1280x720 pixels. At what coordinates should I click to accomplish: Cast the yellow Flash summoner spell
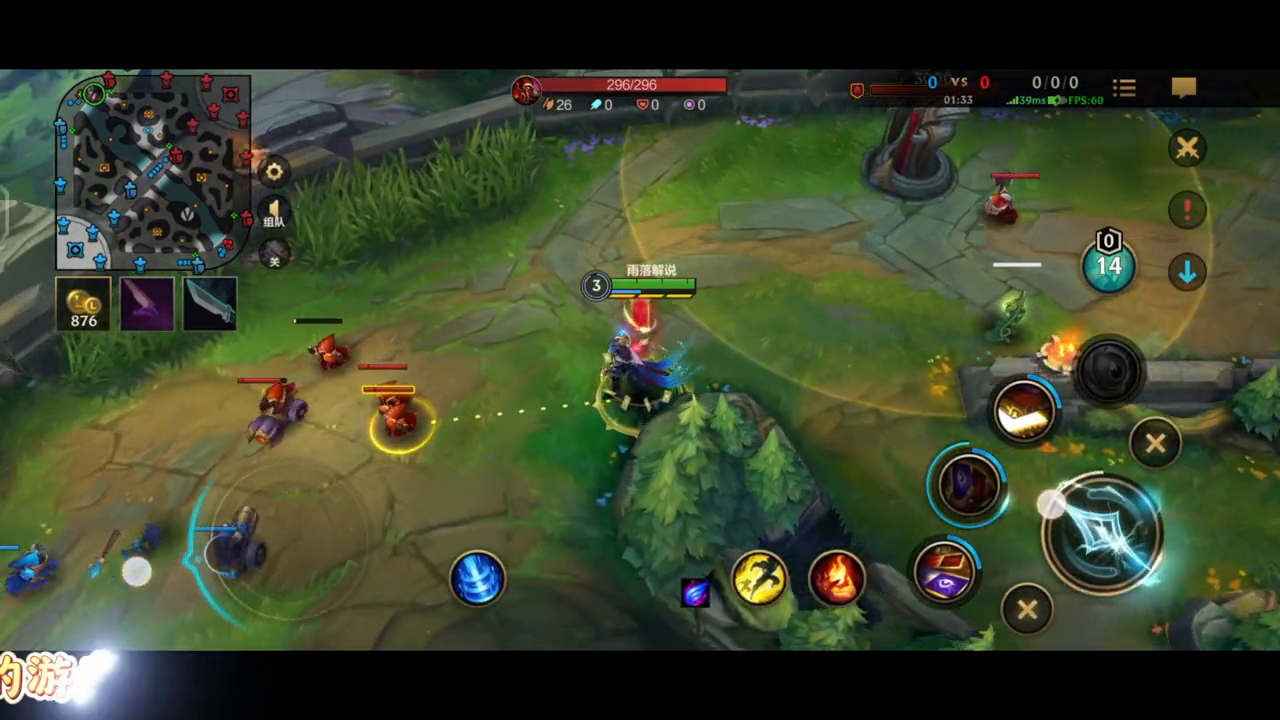[759, 578]
